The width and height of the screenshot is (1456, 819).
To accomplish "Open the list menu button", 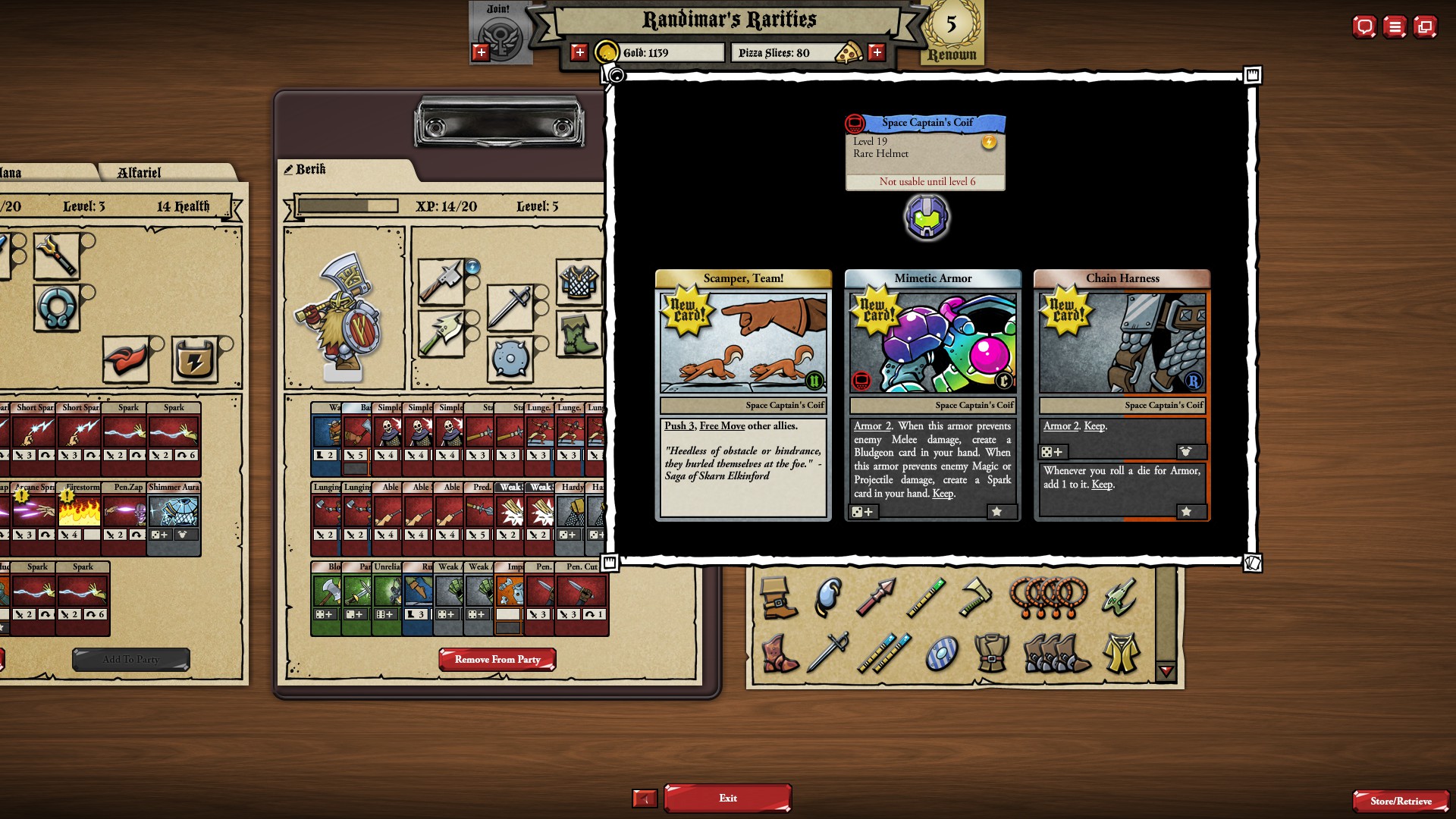I will point(1395,27).
